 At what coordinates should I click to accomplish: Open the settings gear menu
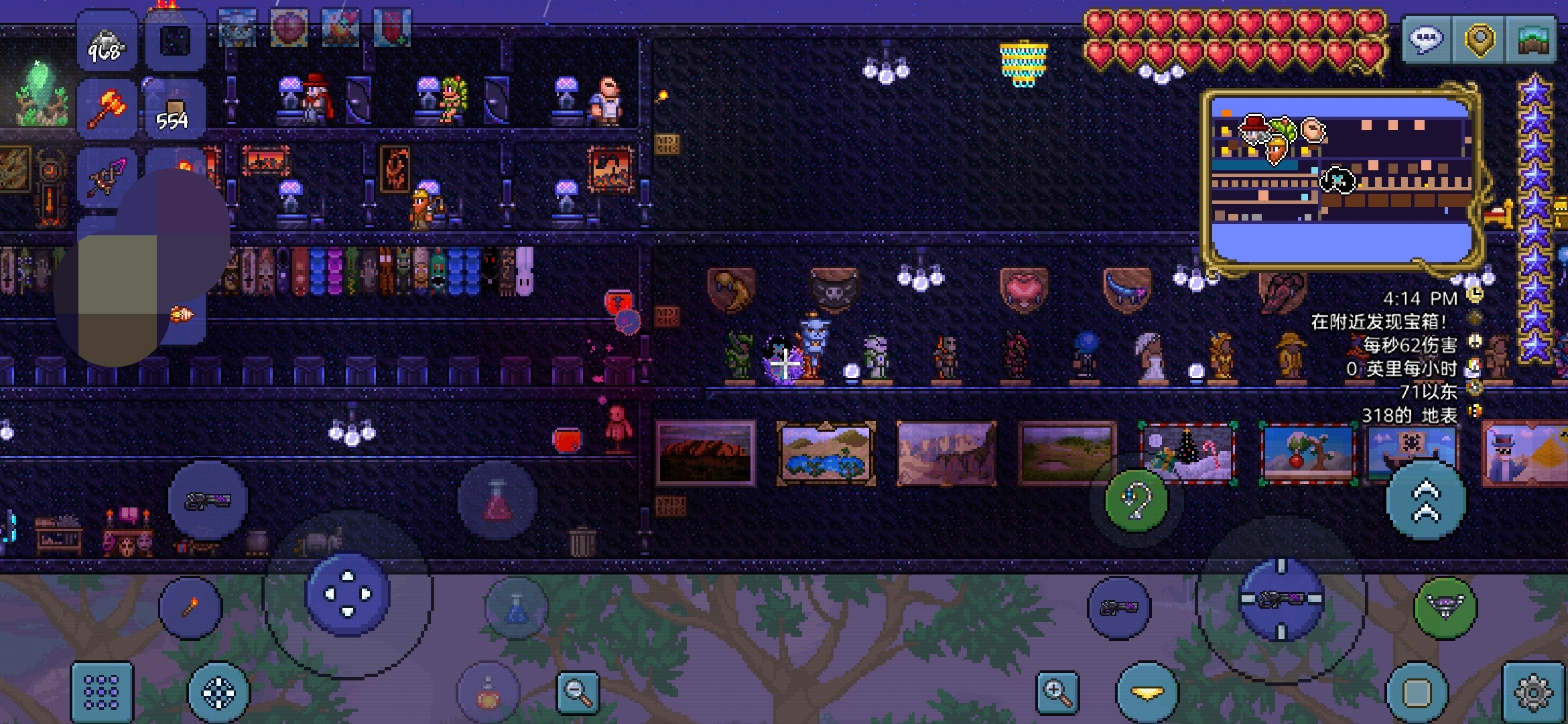(x=1533, y=692)
